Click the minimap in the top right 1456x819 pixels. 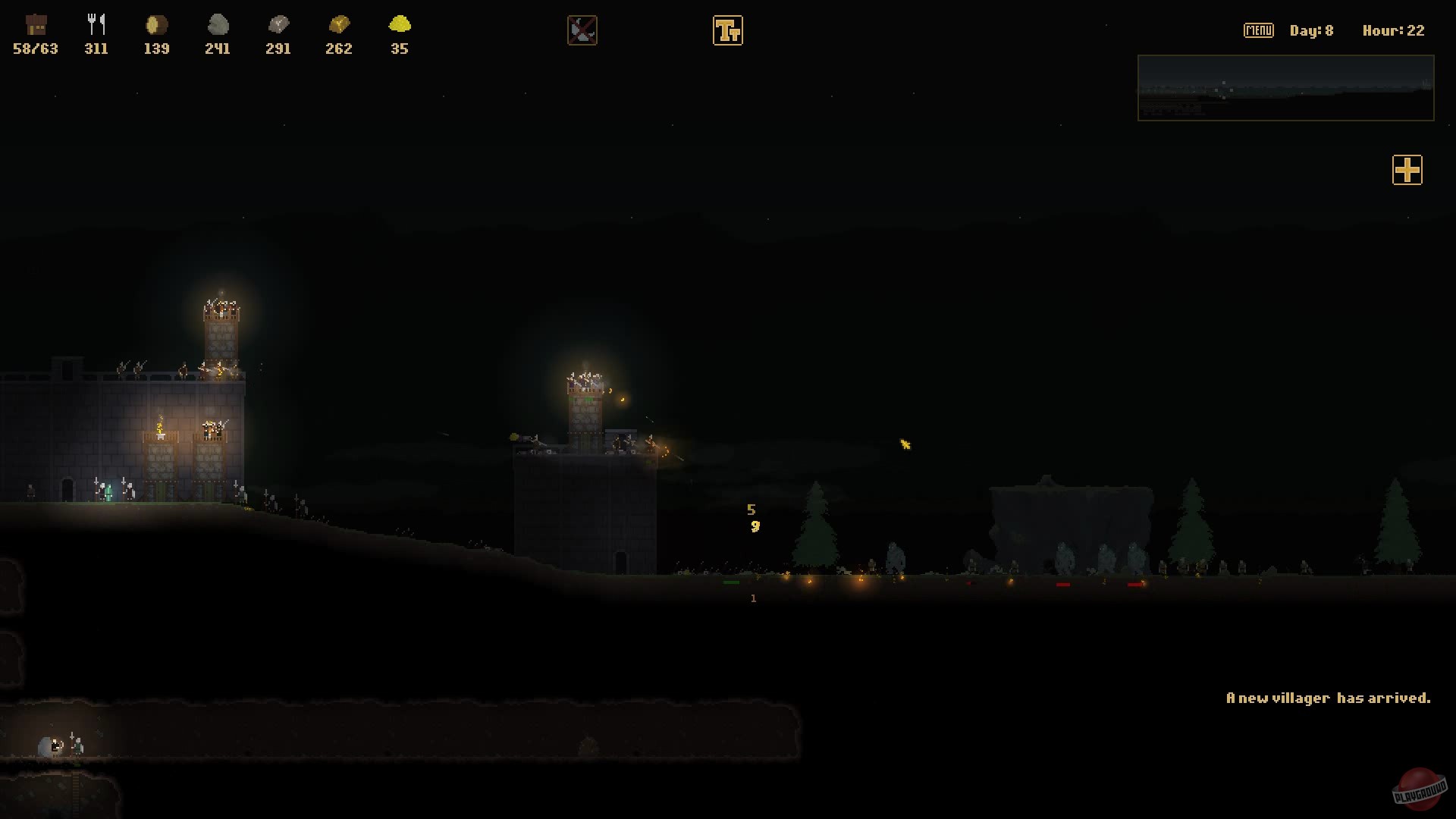click(x=1285, y=88)
